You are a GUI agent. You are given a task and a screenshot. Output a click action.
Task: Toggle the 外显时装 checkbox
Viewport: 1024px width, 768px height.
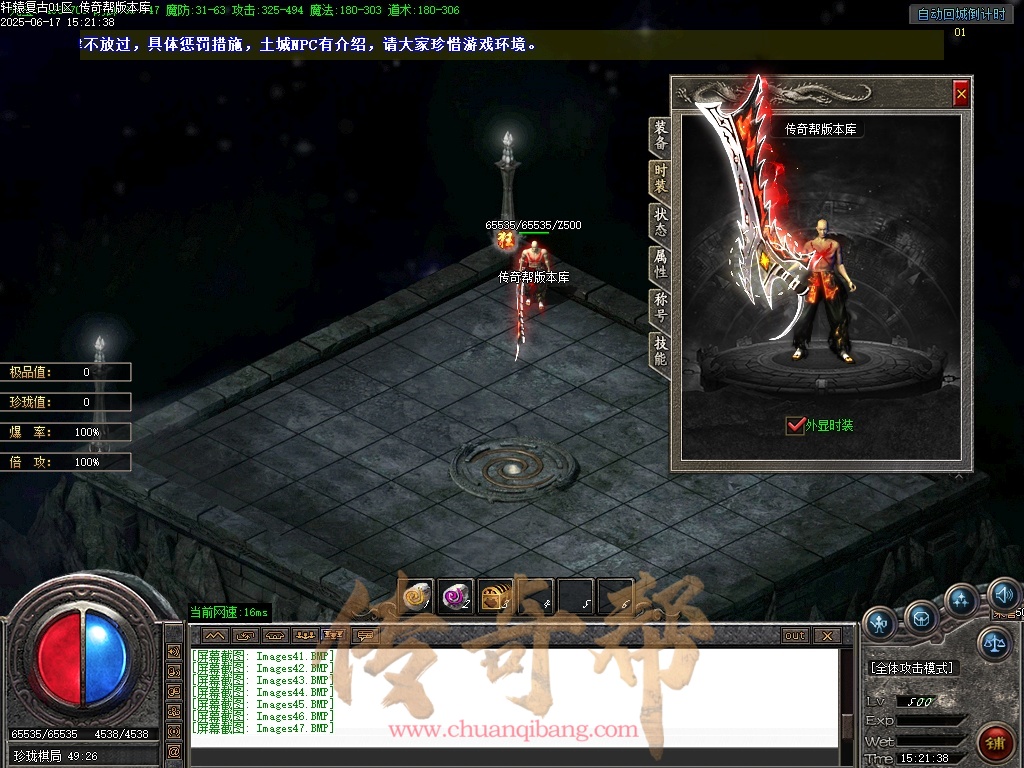pyautogui.click(x=795, y=426)
